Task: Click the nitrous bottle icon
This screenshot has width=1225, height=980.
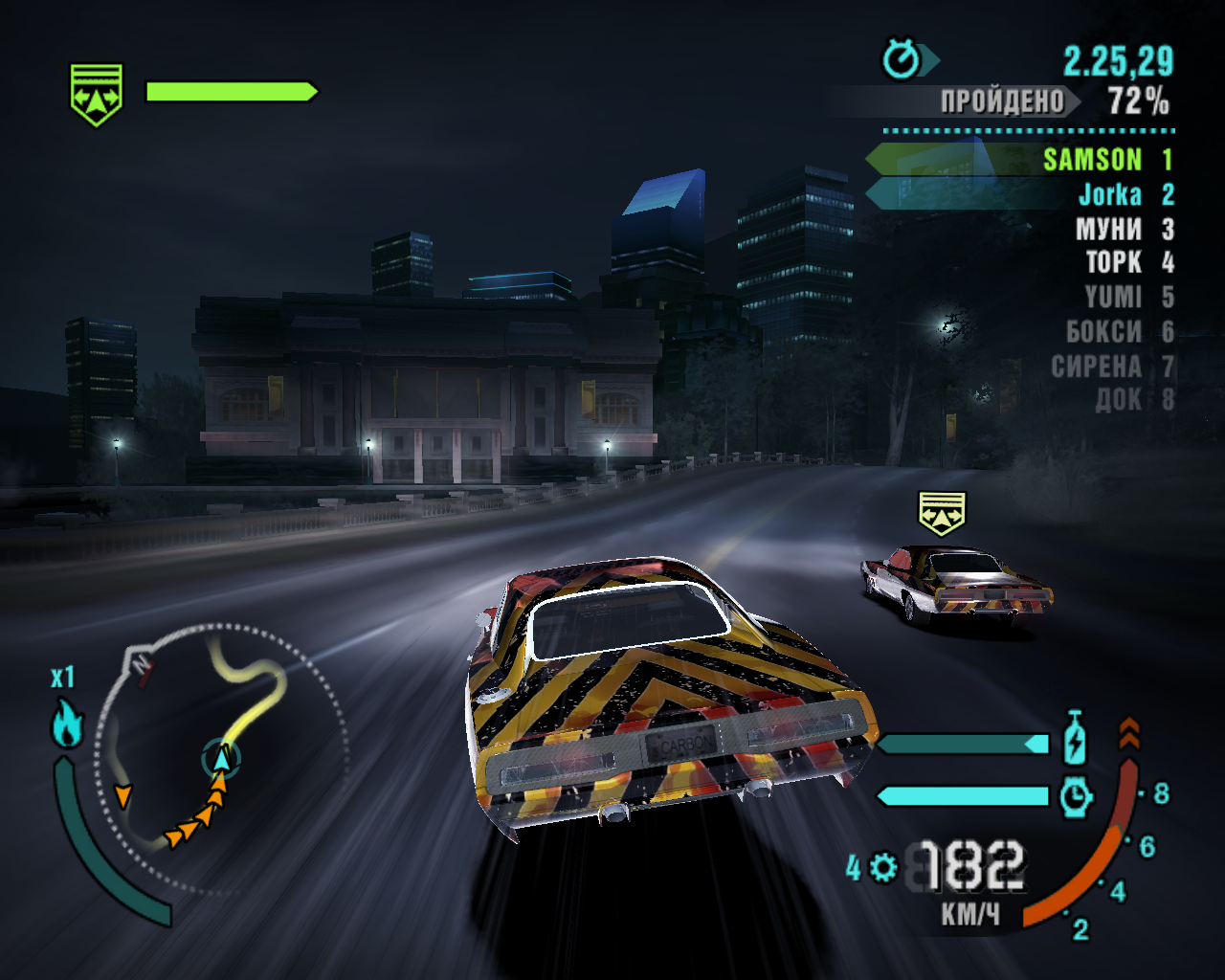Action: point(1075,738)
